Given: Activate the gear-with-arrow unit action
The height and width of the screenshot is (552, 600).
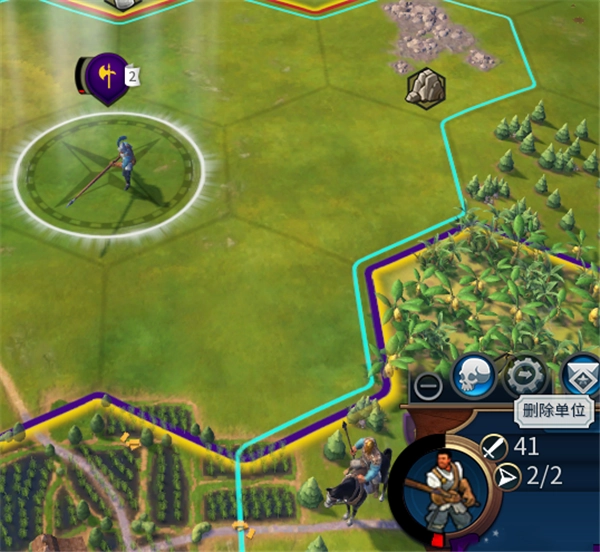Looking at the screenshot, I should click(x=526, y=376).
